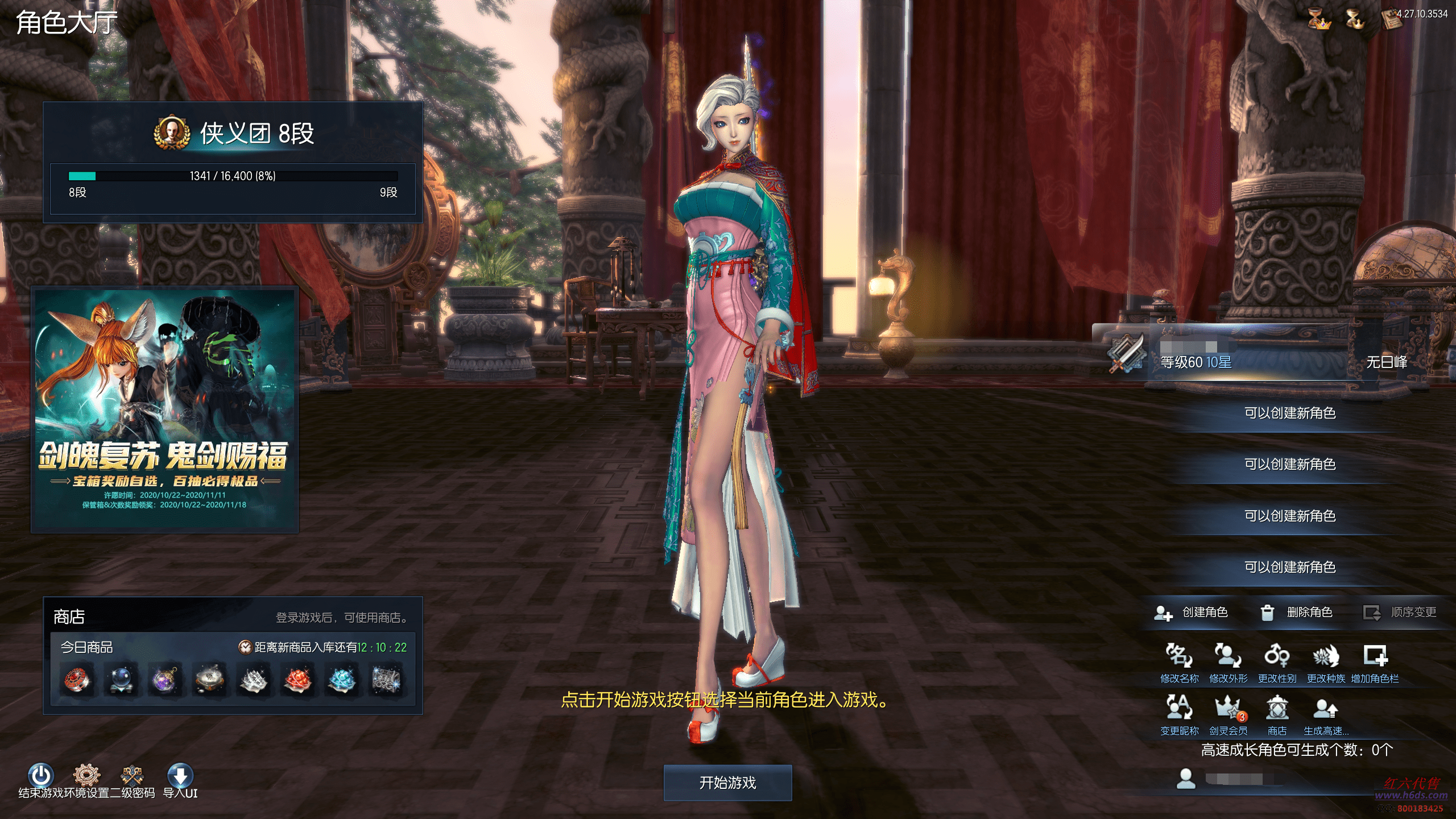Activate 顺序变更 order change
1456x819 pixels.
[1400, 613]
